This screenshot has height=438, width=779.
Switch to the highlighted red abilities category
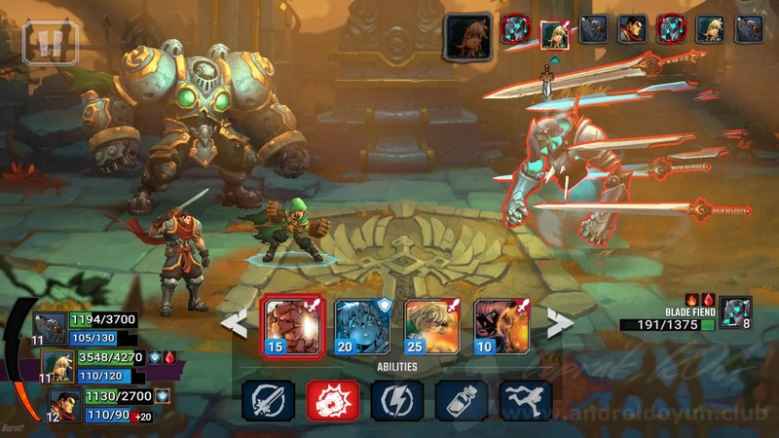click(333, 401)
